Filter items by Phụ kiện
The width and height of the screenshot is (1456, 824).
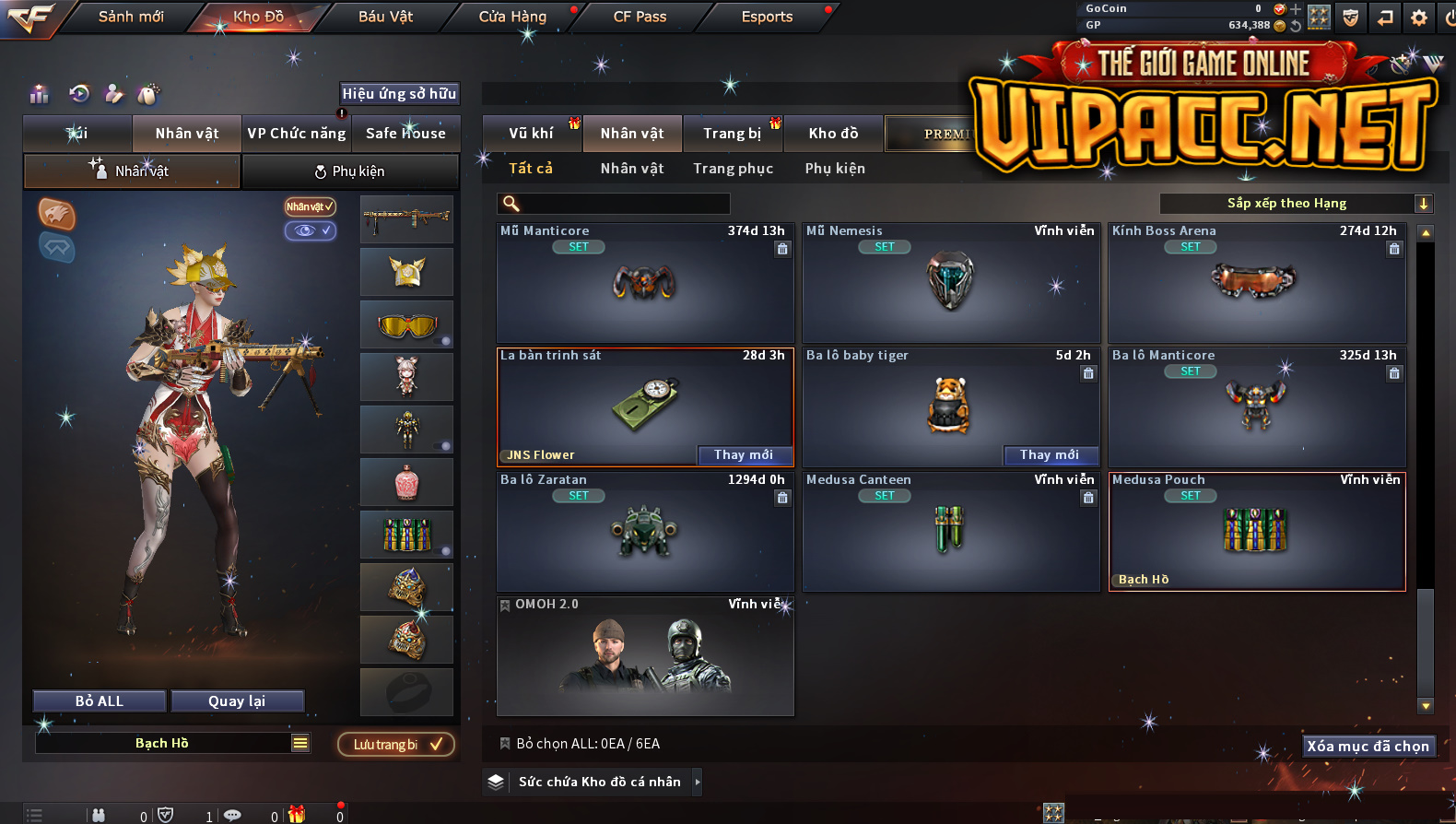click(x=835, y=169)
